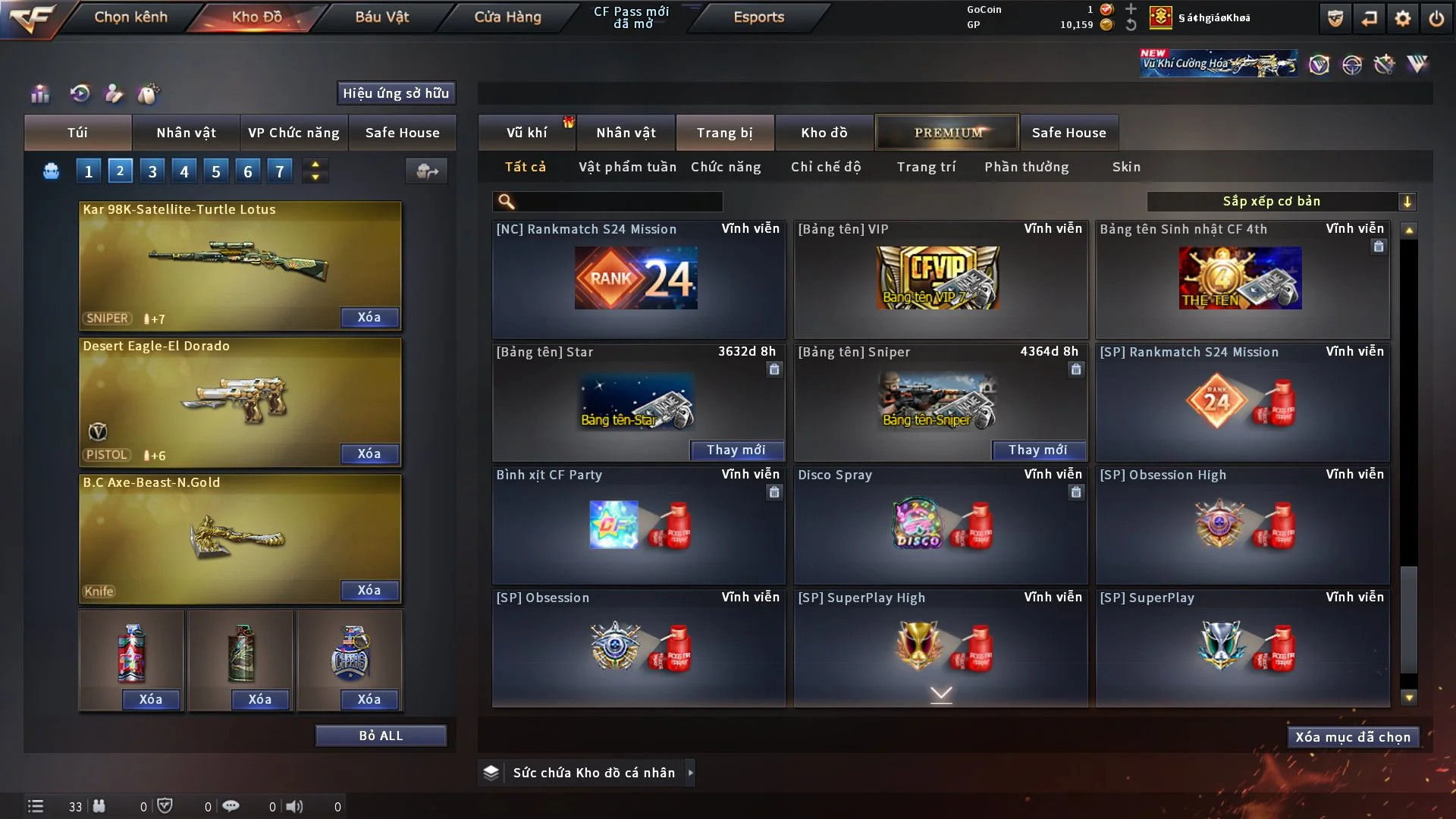Show the Skin filter category
1456x819 pixels.
pos(1126,167)
